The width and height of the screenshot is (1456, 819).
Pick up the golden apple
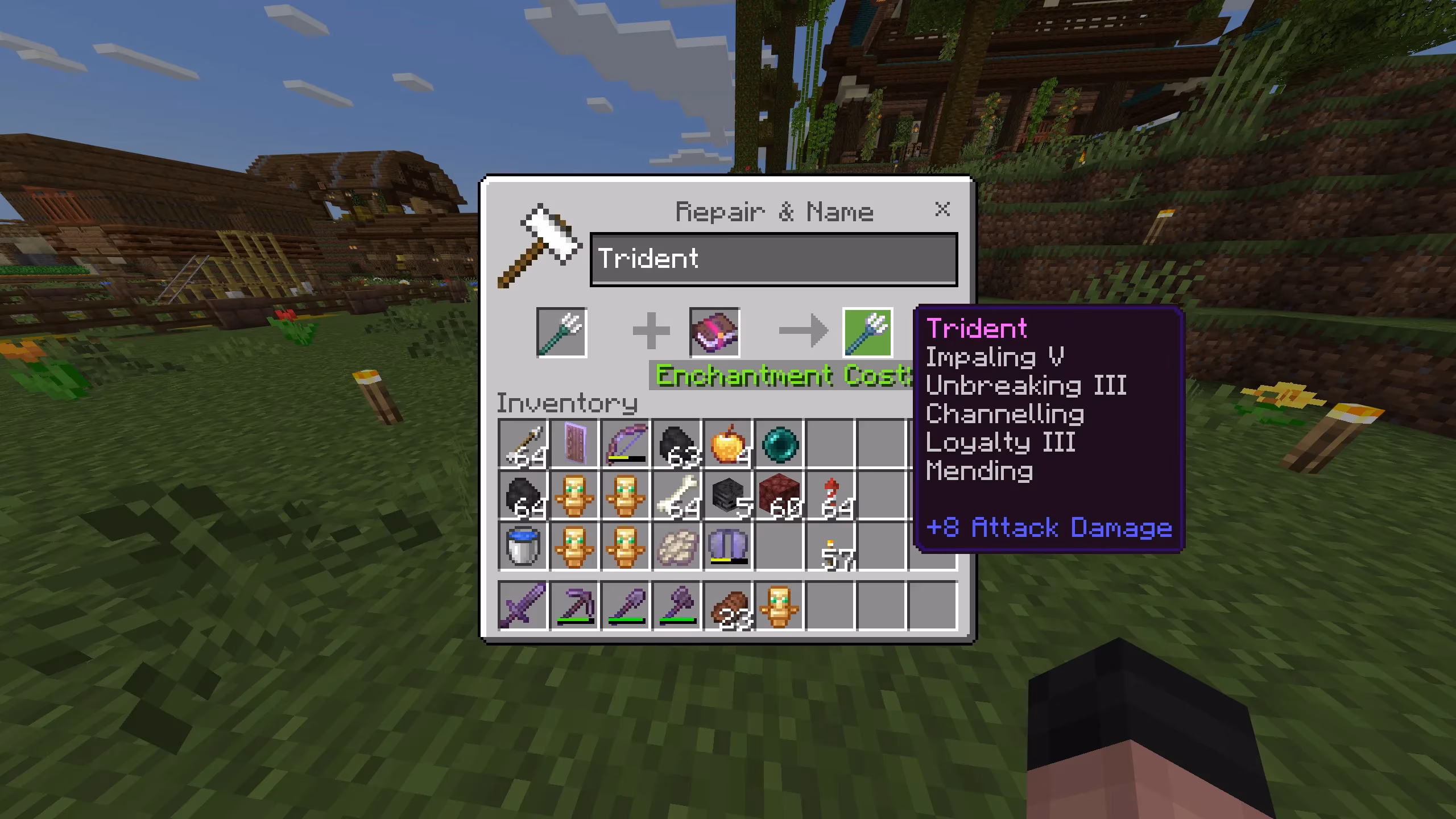coord(729,445)
